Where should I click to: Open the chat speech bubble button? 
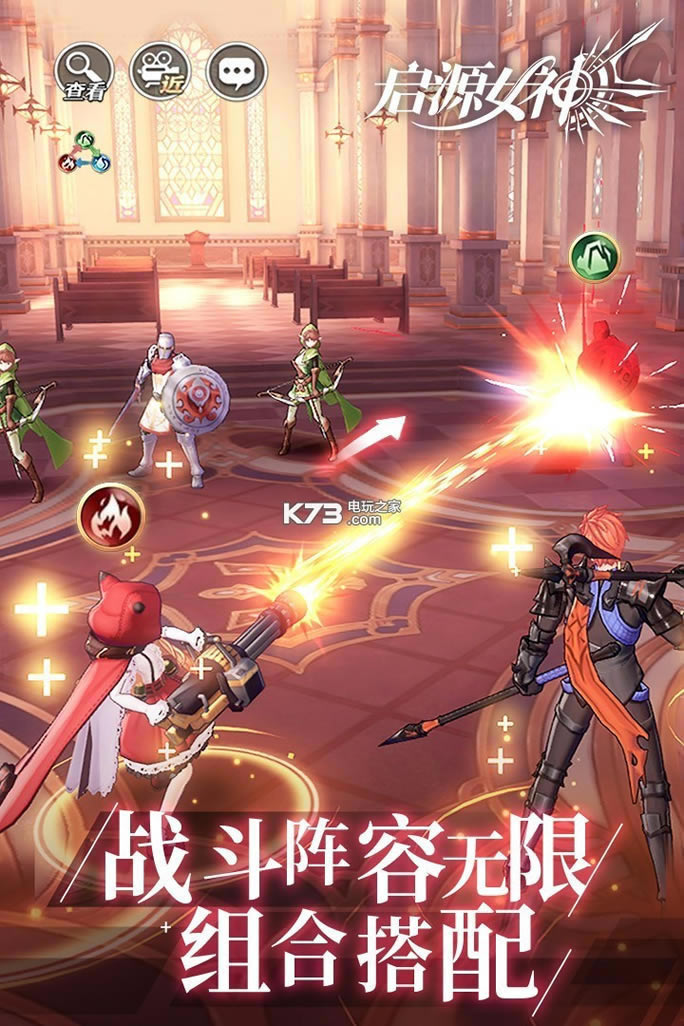pyautogui.click(x=237, y=72)
